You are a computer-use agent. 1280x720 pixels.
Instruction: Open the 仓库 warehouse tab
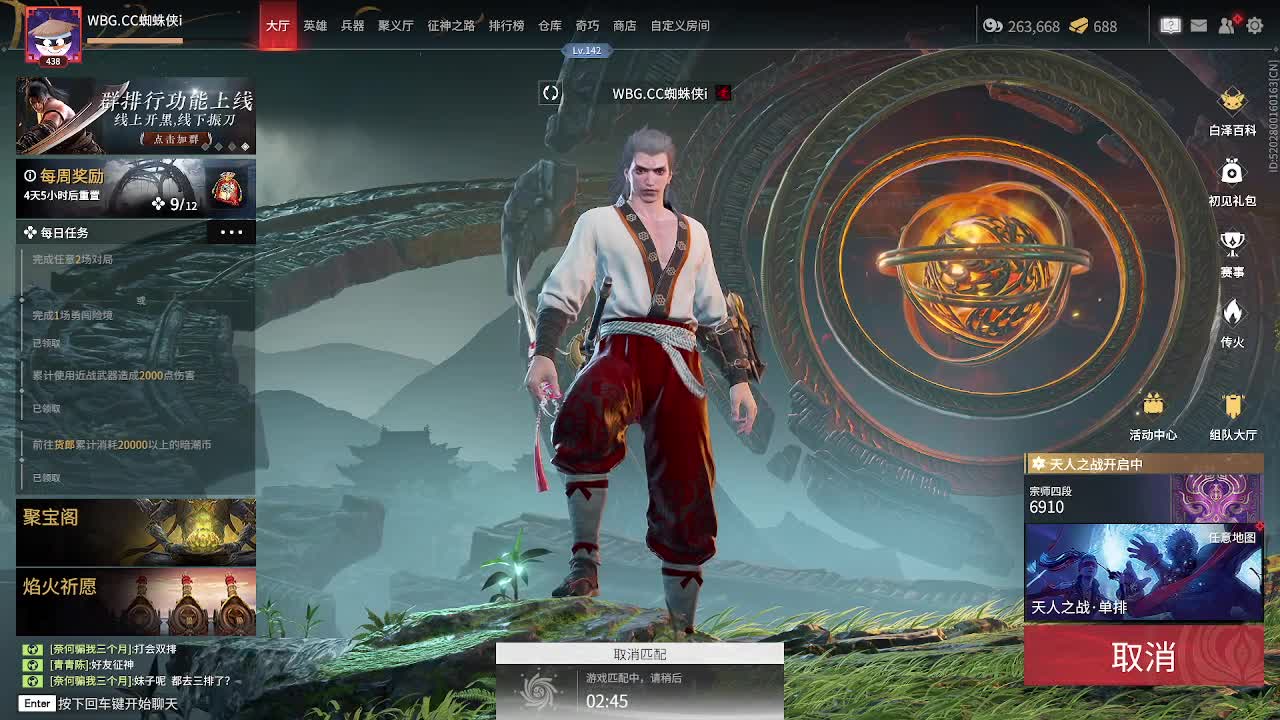point(550,26)
